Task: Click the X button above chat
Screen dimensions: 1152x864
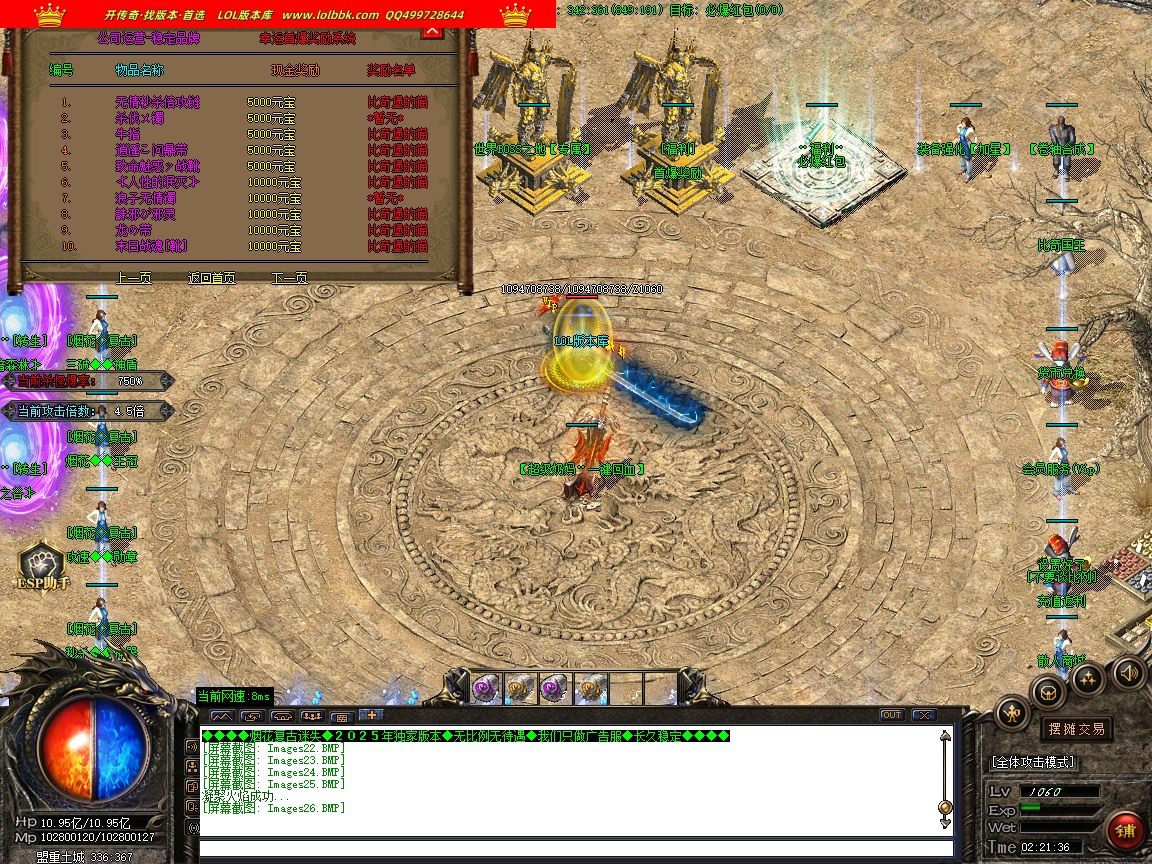Action: [x=924, y=715]
